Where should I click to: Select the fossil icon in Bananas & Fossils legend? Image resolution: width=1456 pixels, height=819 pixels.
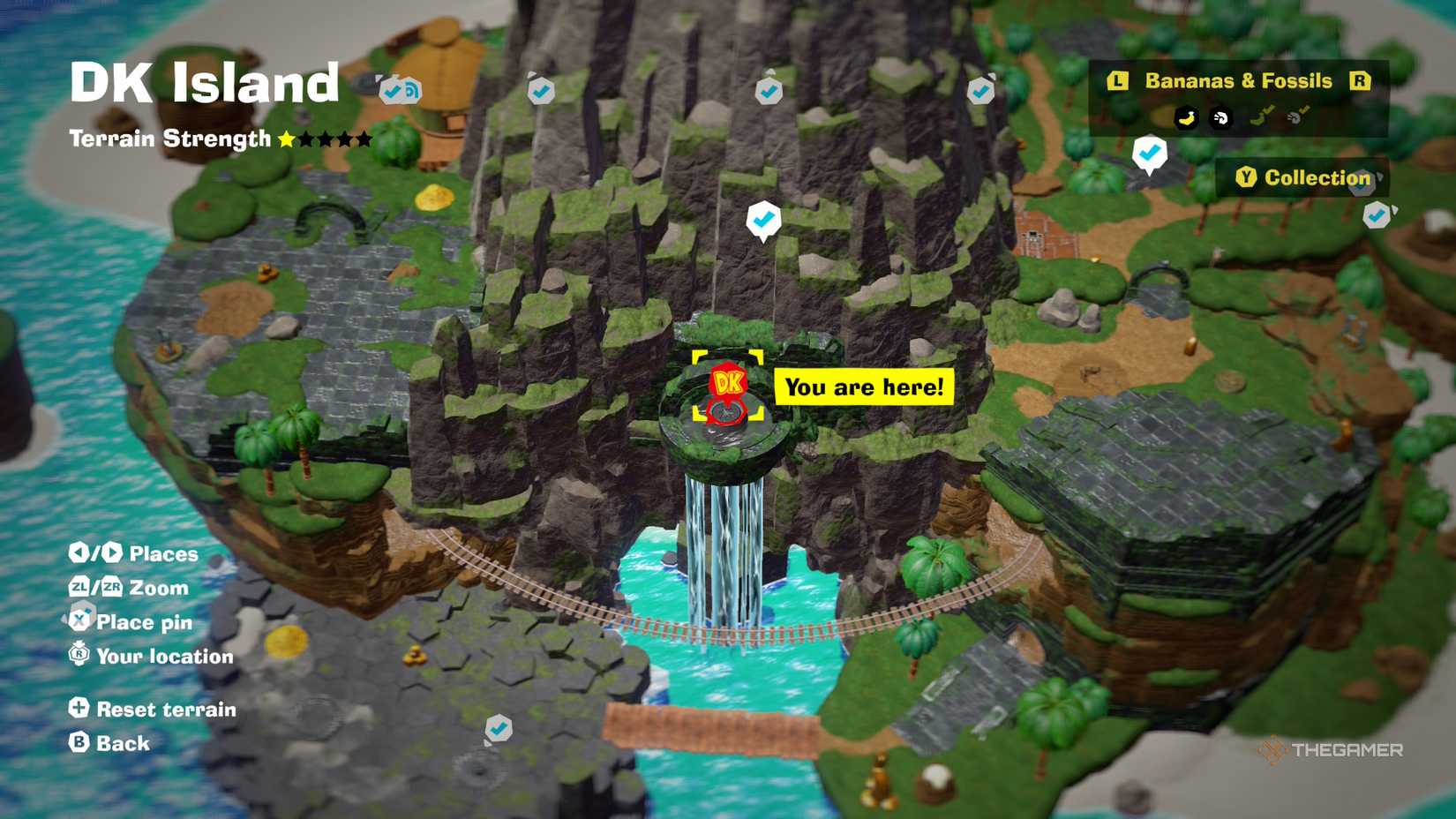click(x=1220, y=117)
